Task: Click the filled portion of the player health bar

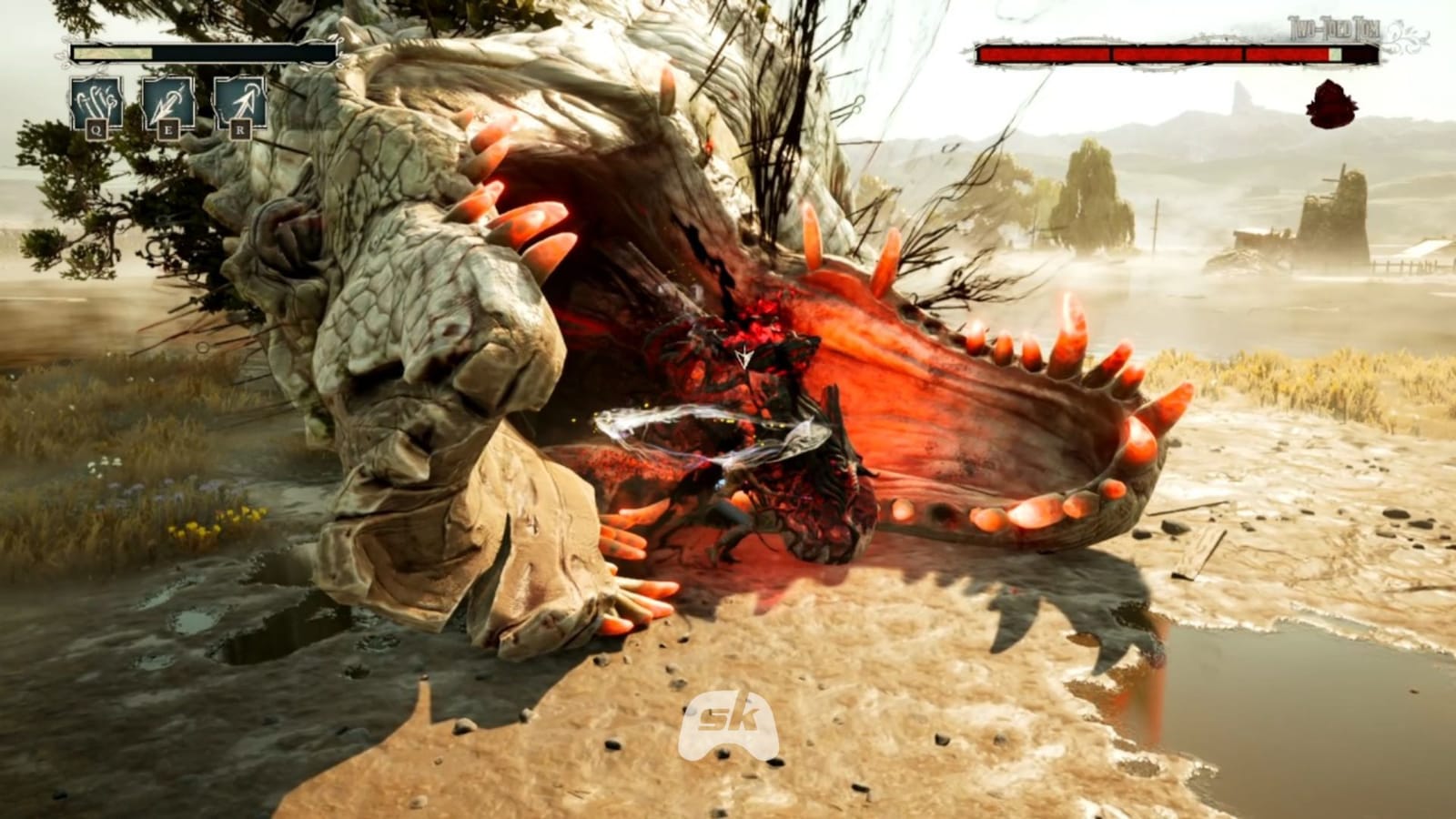Action: 113,53
